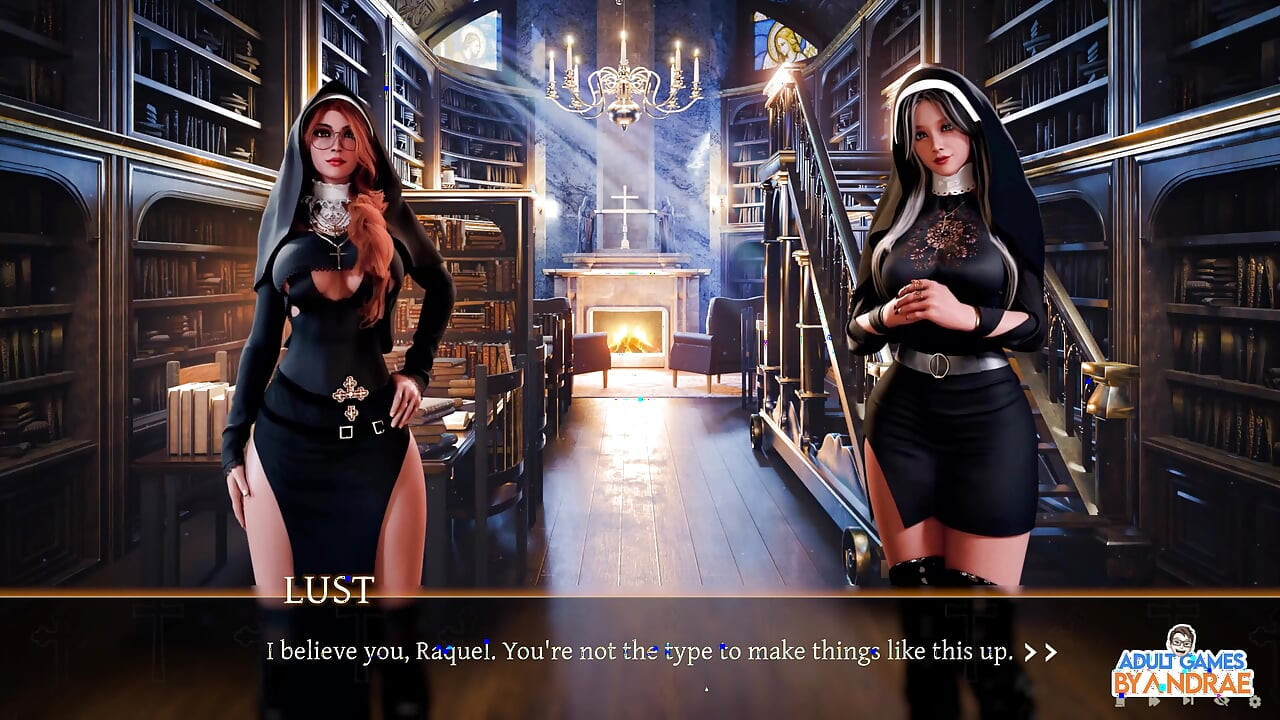Screen dimensions: 1280x720
Task: Click the red-haired nun Lust
Action: (330, 300)
